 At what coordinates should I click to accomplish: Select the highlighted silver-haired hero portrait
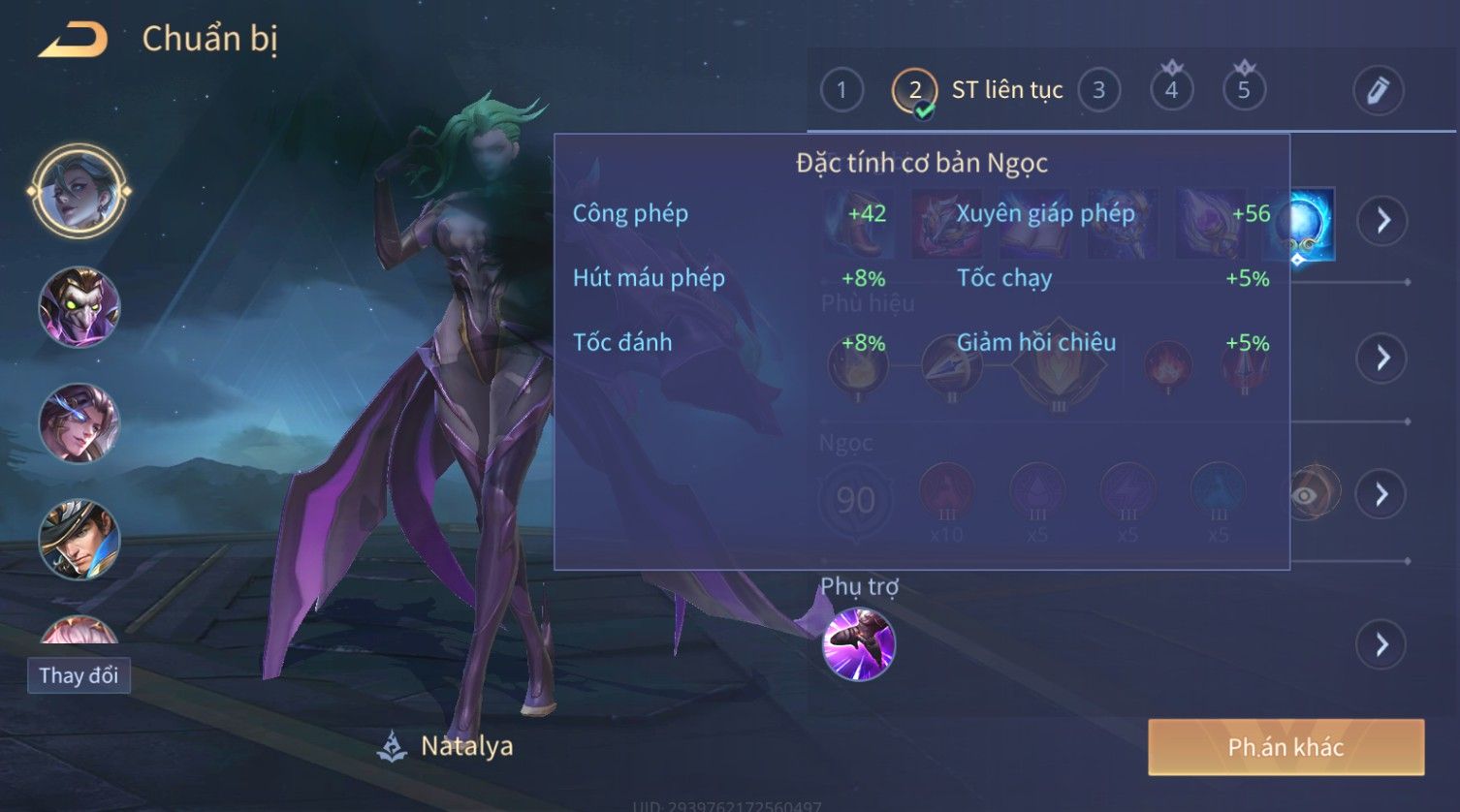pyautogui.click(x=79, y=191)
